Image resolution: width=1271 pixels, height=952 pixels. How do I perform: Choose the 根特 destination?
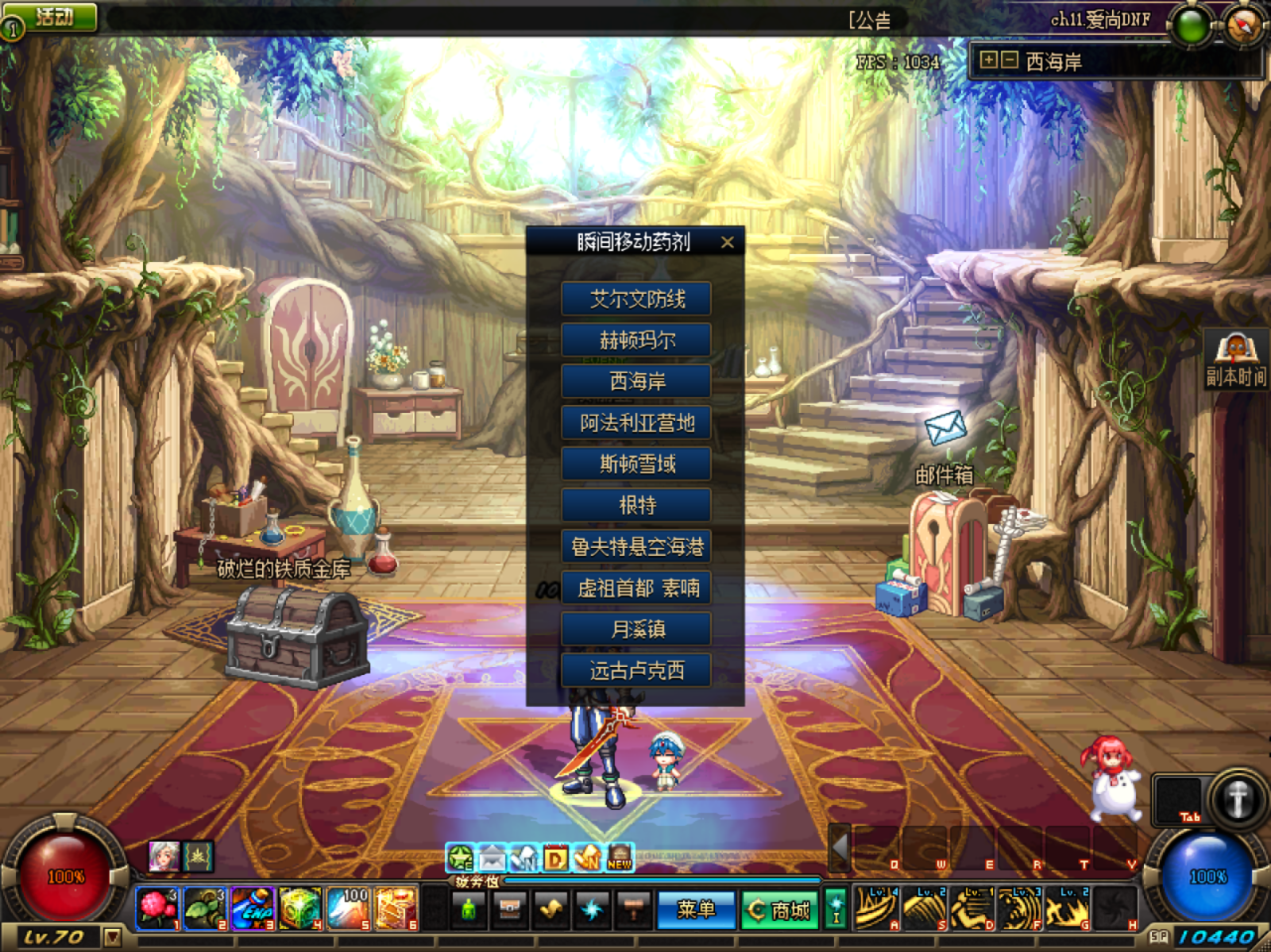636,506
